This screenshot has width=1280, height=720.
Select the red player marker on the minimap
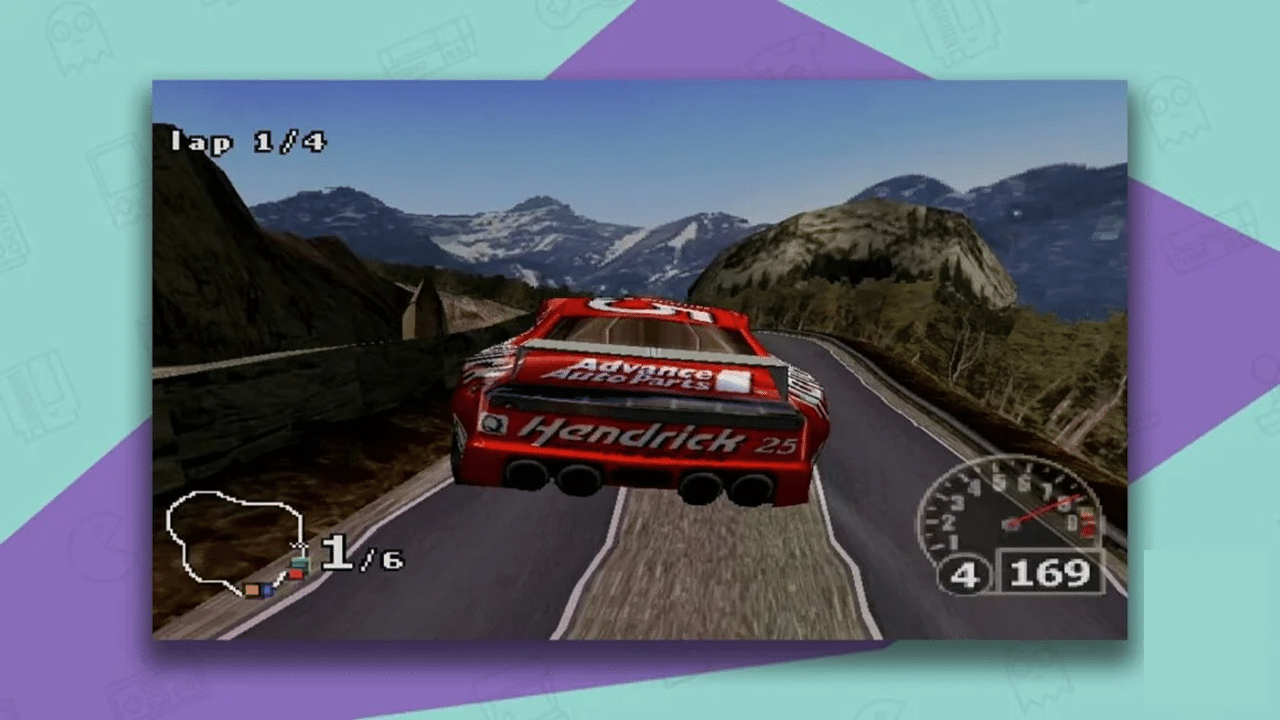296,575
